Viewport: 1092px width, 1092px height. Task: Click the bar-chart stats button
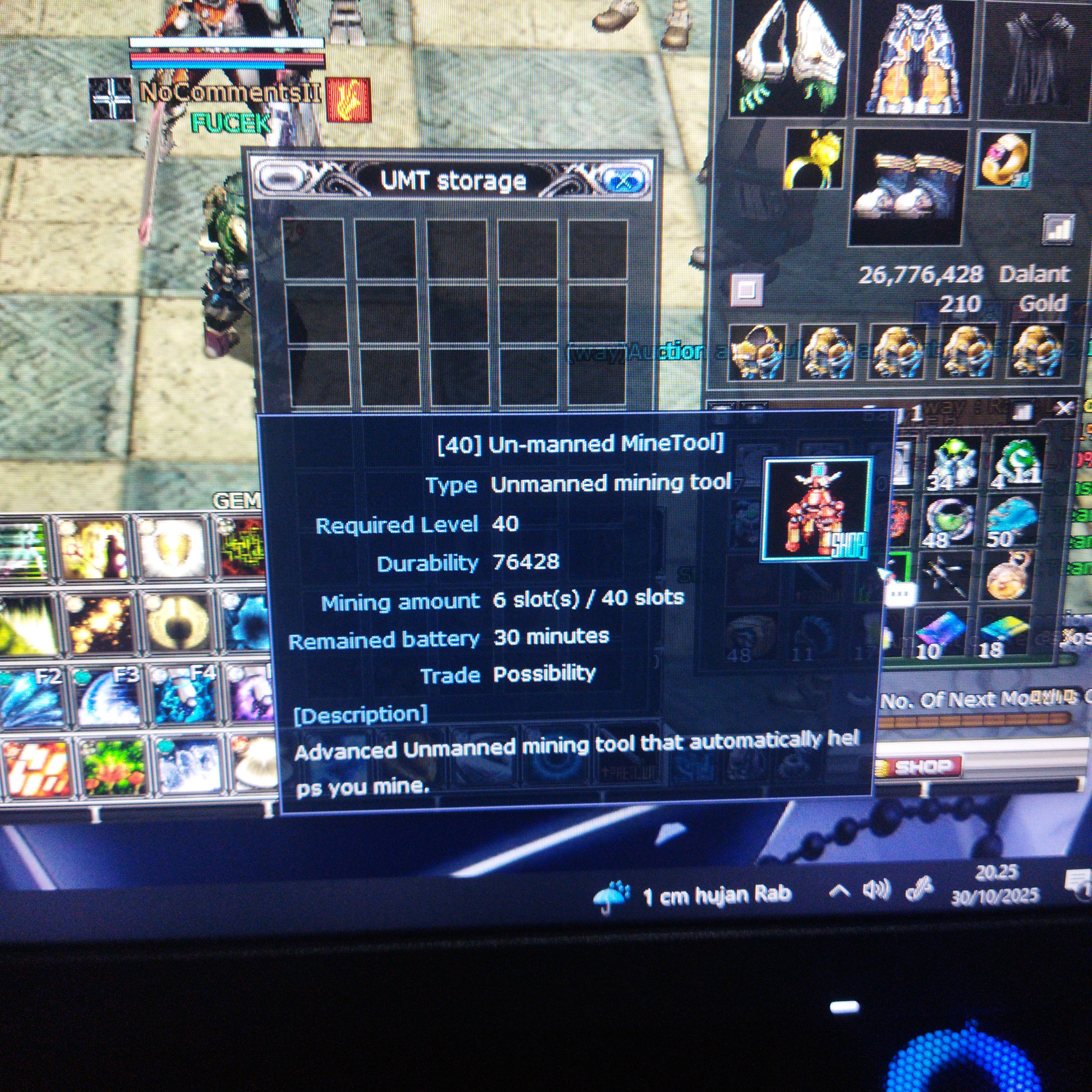pyautogui.click(x=1057, y=228)
